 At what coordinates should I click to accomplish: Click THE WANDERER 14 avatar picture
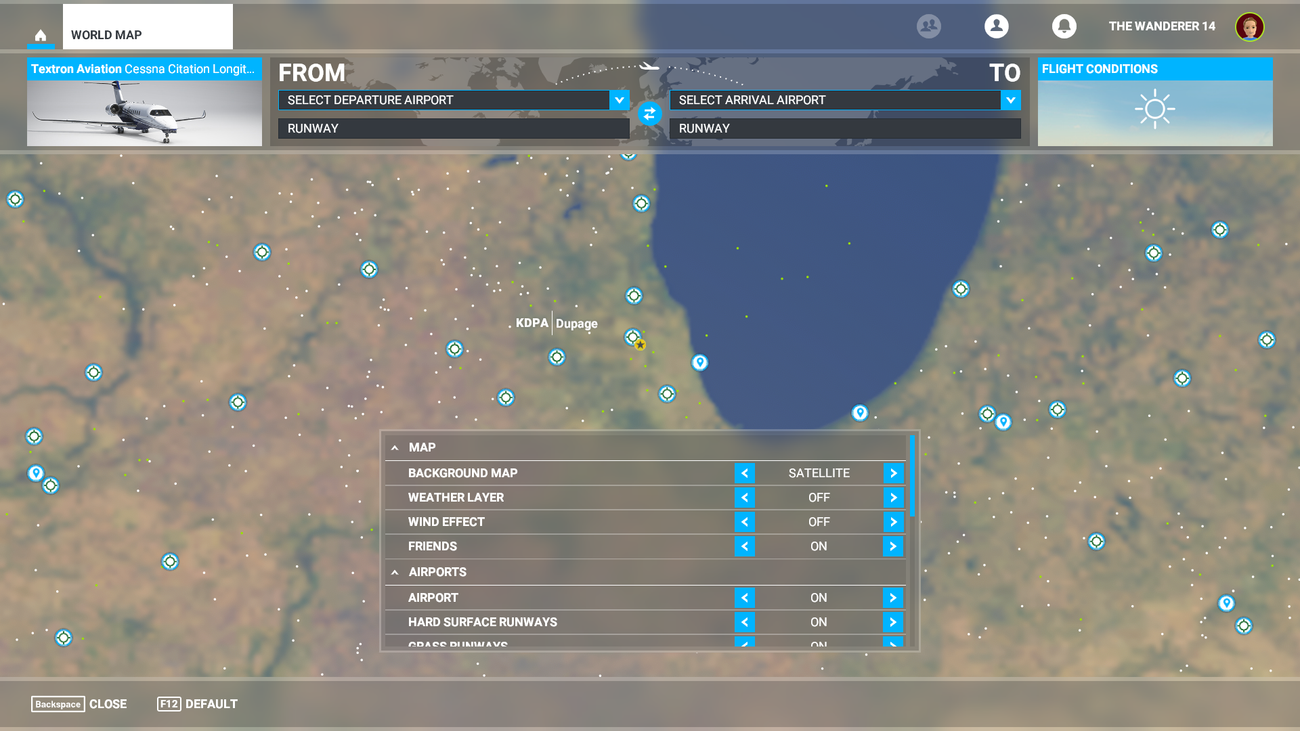tap(1249, 26)
